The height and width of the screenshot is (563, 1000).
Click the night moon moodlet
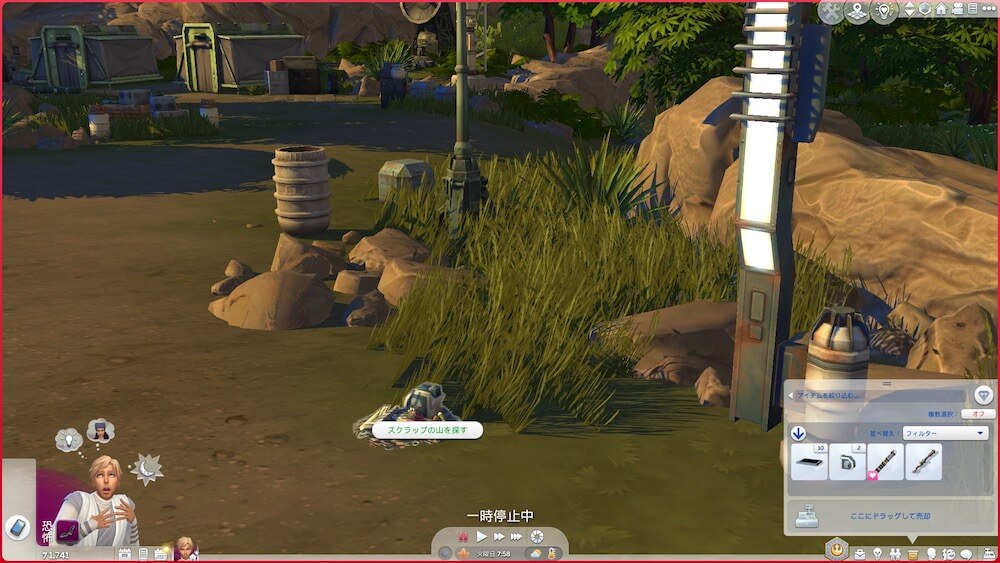(147, 469)
